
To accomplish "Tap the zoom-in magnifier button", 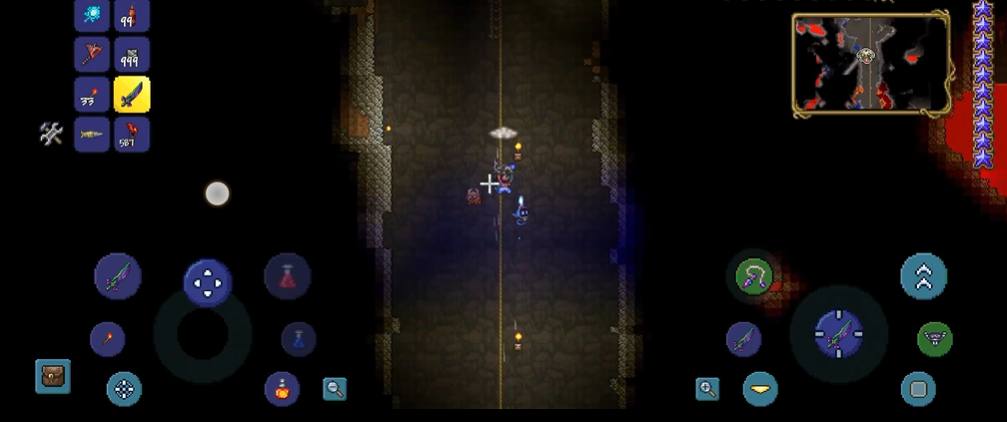I will pyautogui.click(x=707, y=389).
